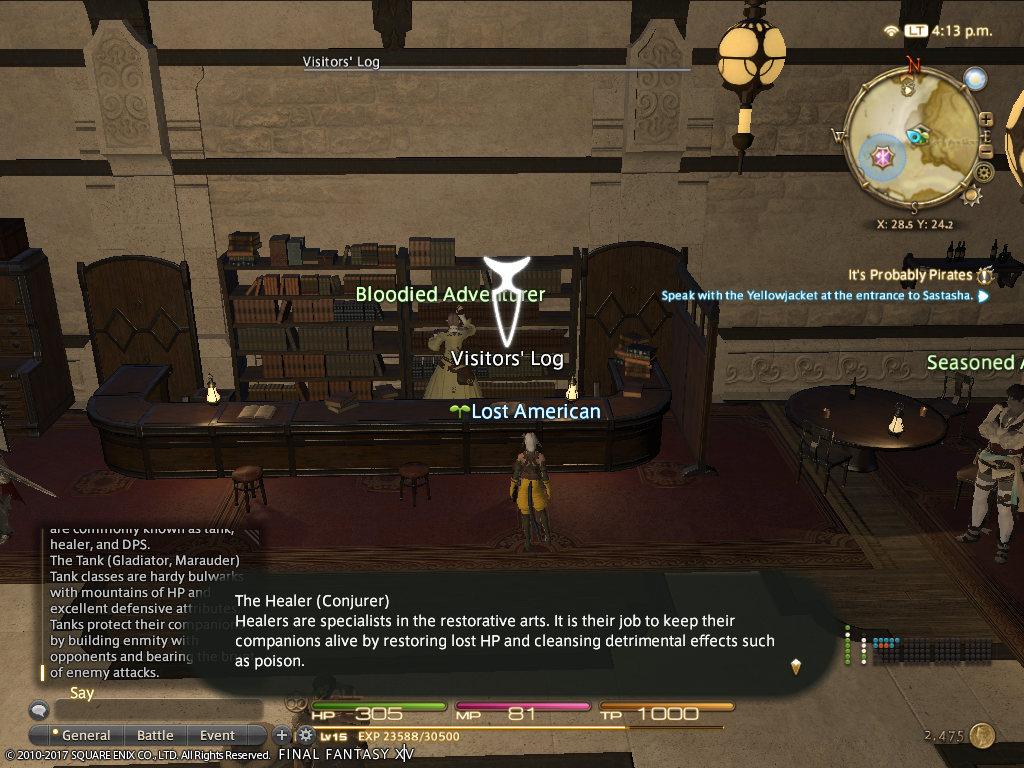
Task: Click the Sastasha objective arrow
Action: 984,296
